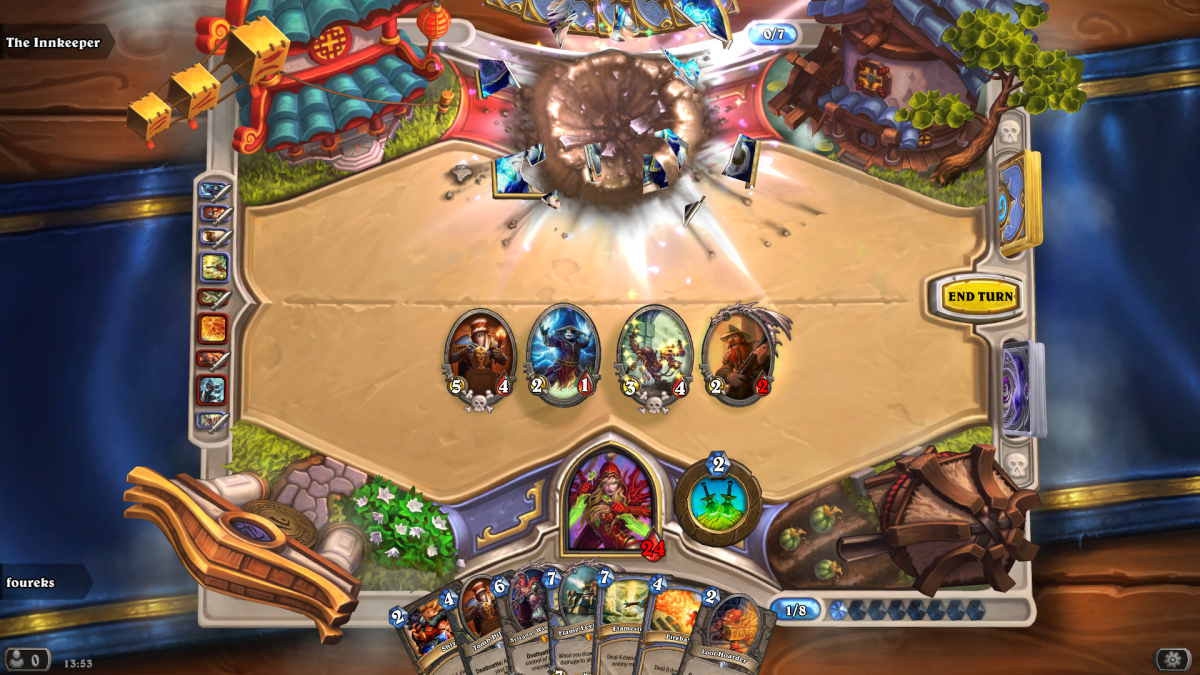The image size is (1200, 675).
Task: Pick the Brann Bronzebeard dwarf minion
Action: [x=740, y=355]
